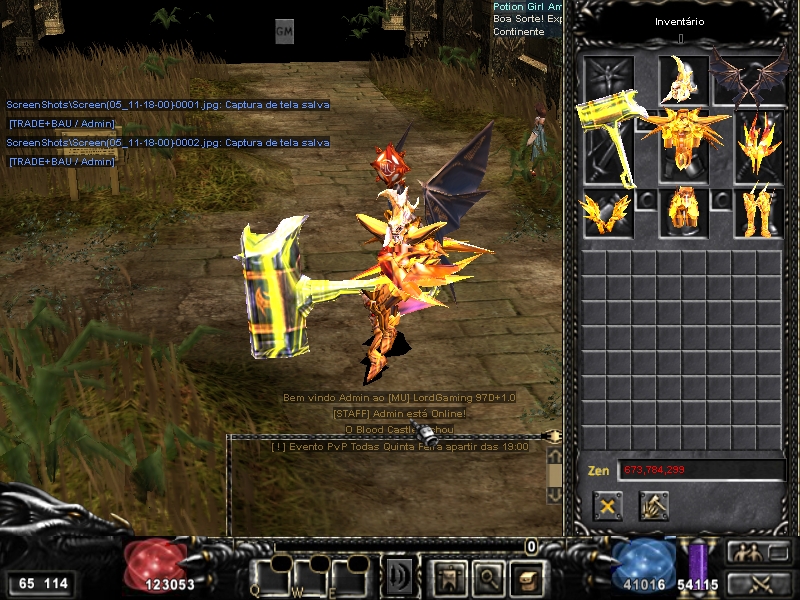Click the hammer repair button
Image resolution: width=800 pixels, height=600 pixels.
(x=654, y=506)
